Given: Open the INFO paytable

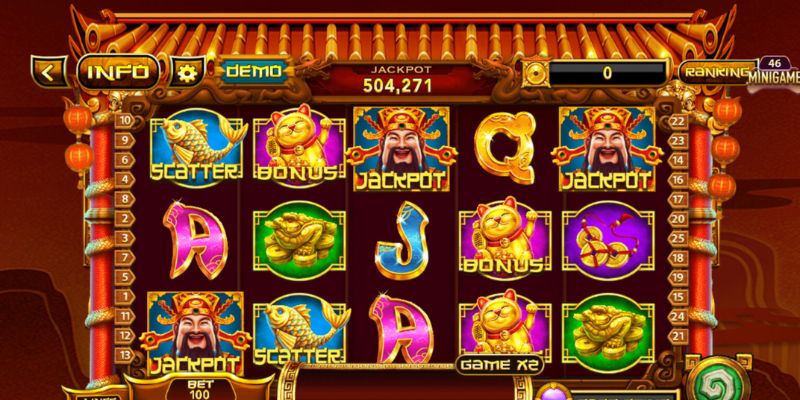Looking at the screenshot, I should tap(119, 72).
